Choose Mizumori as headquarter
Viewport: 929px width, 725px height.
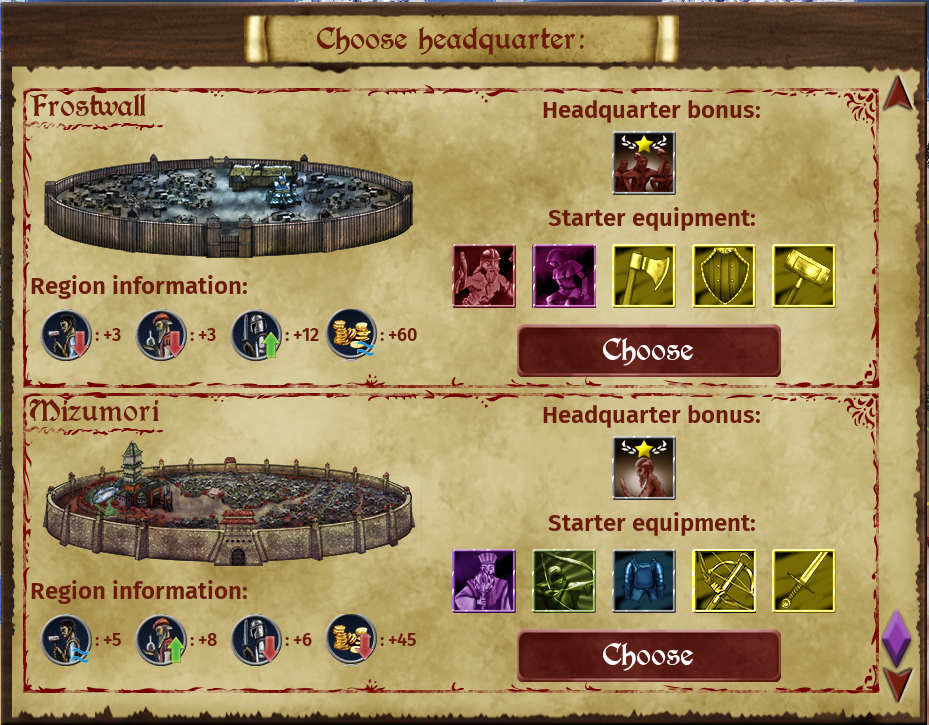tap(648, 656)
